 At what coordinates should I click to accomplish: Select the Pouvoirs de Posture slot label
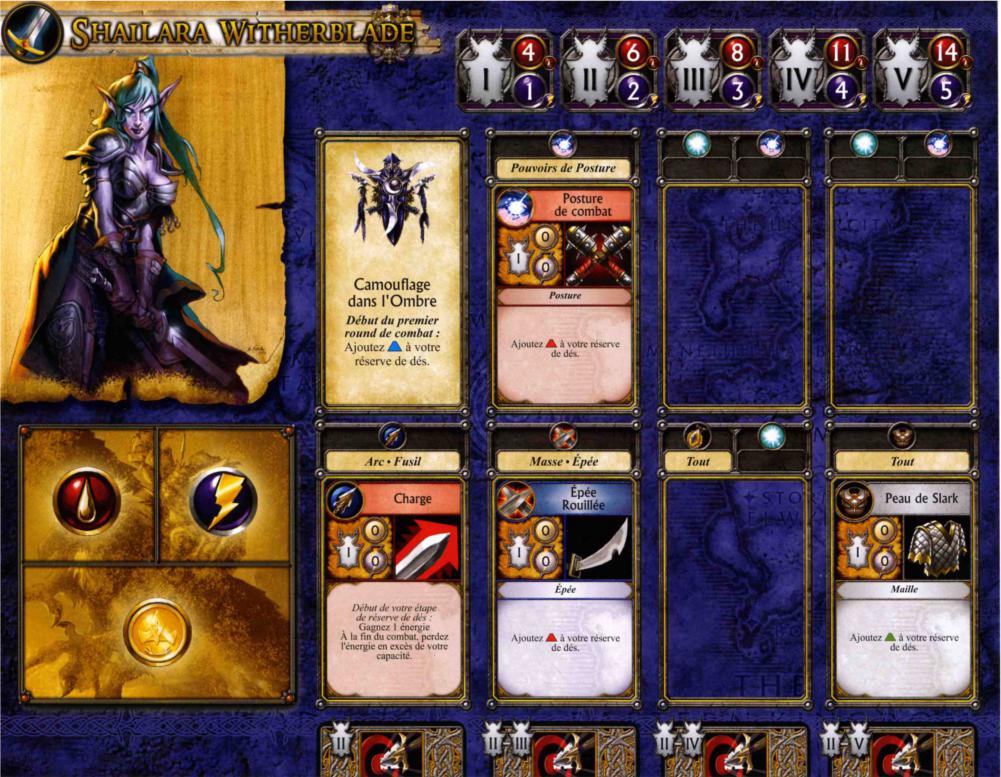click(564, 168)
